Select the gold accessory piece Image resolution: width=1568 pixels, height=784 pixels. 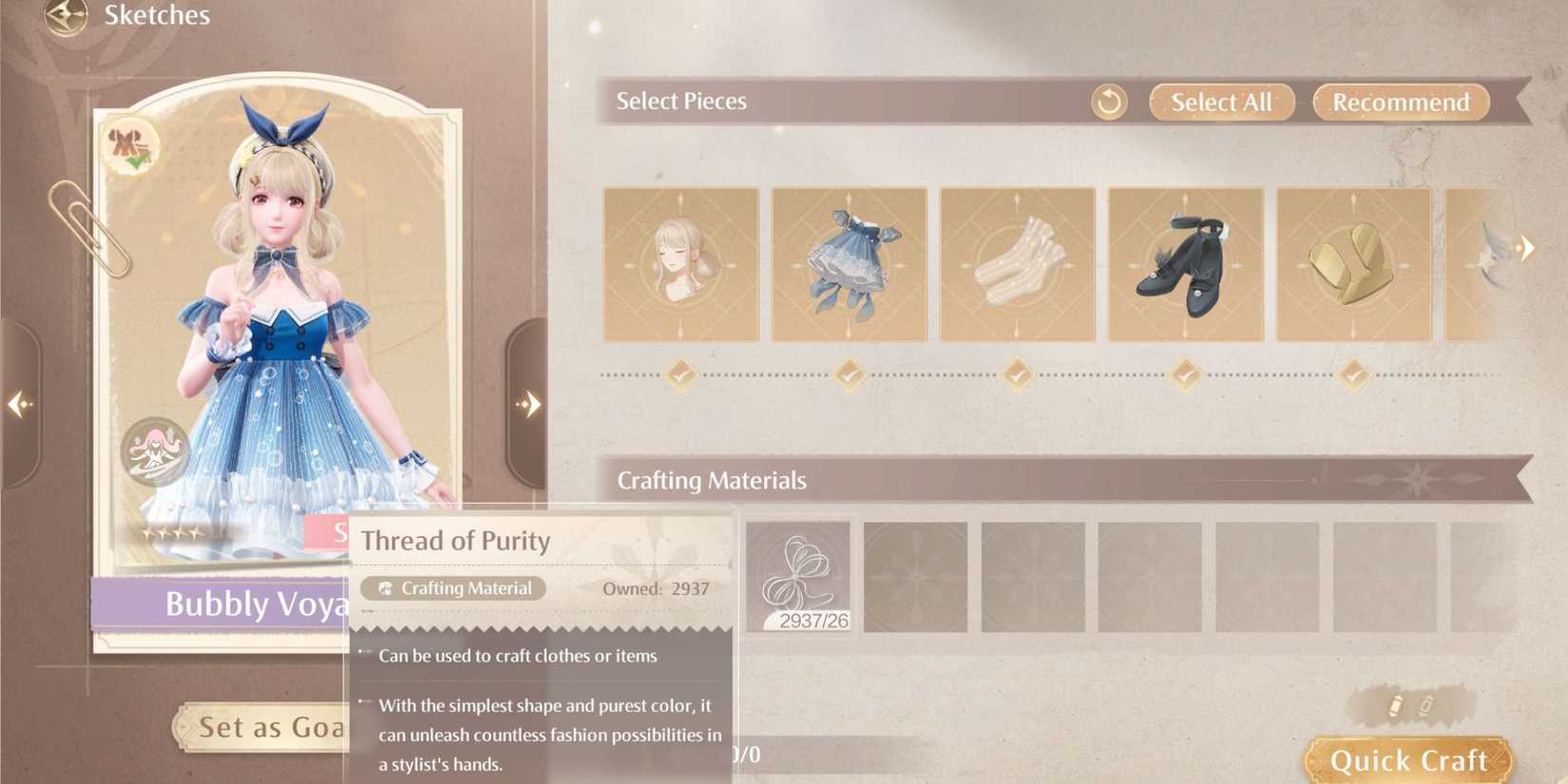tap(1354, 263)
